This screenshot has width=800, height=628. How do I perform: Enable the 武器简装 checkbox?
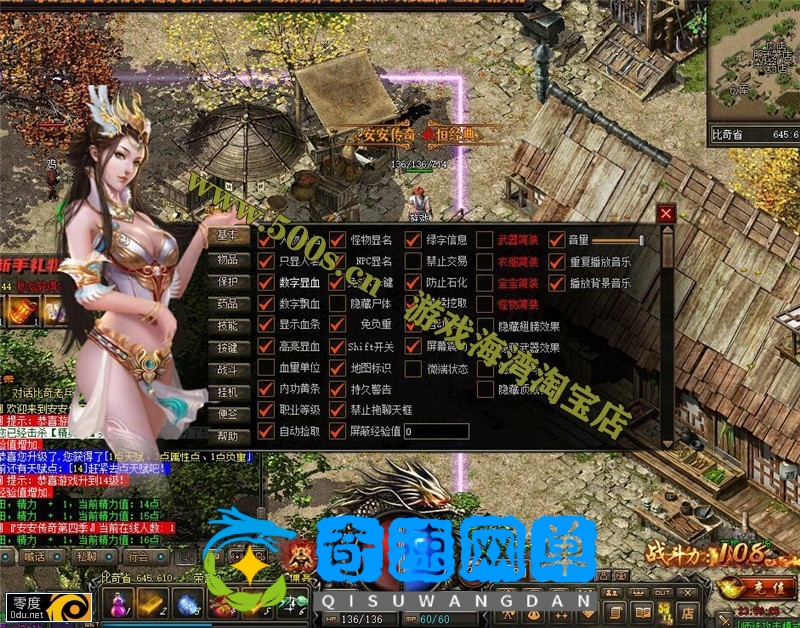click(485, 240)
